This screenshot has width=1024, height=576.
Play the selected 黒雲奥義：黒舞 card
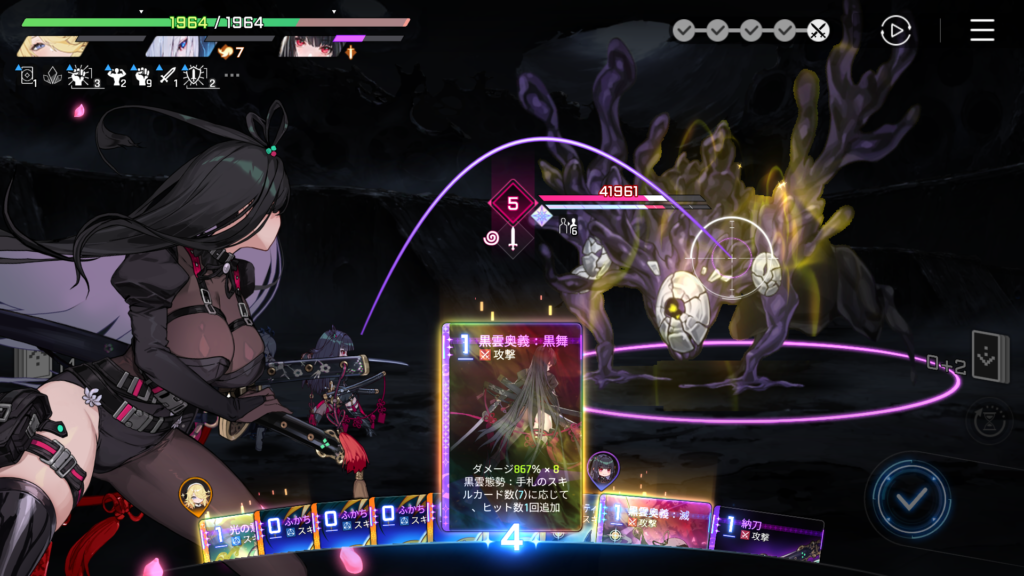tap(512, 420)
